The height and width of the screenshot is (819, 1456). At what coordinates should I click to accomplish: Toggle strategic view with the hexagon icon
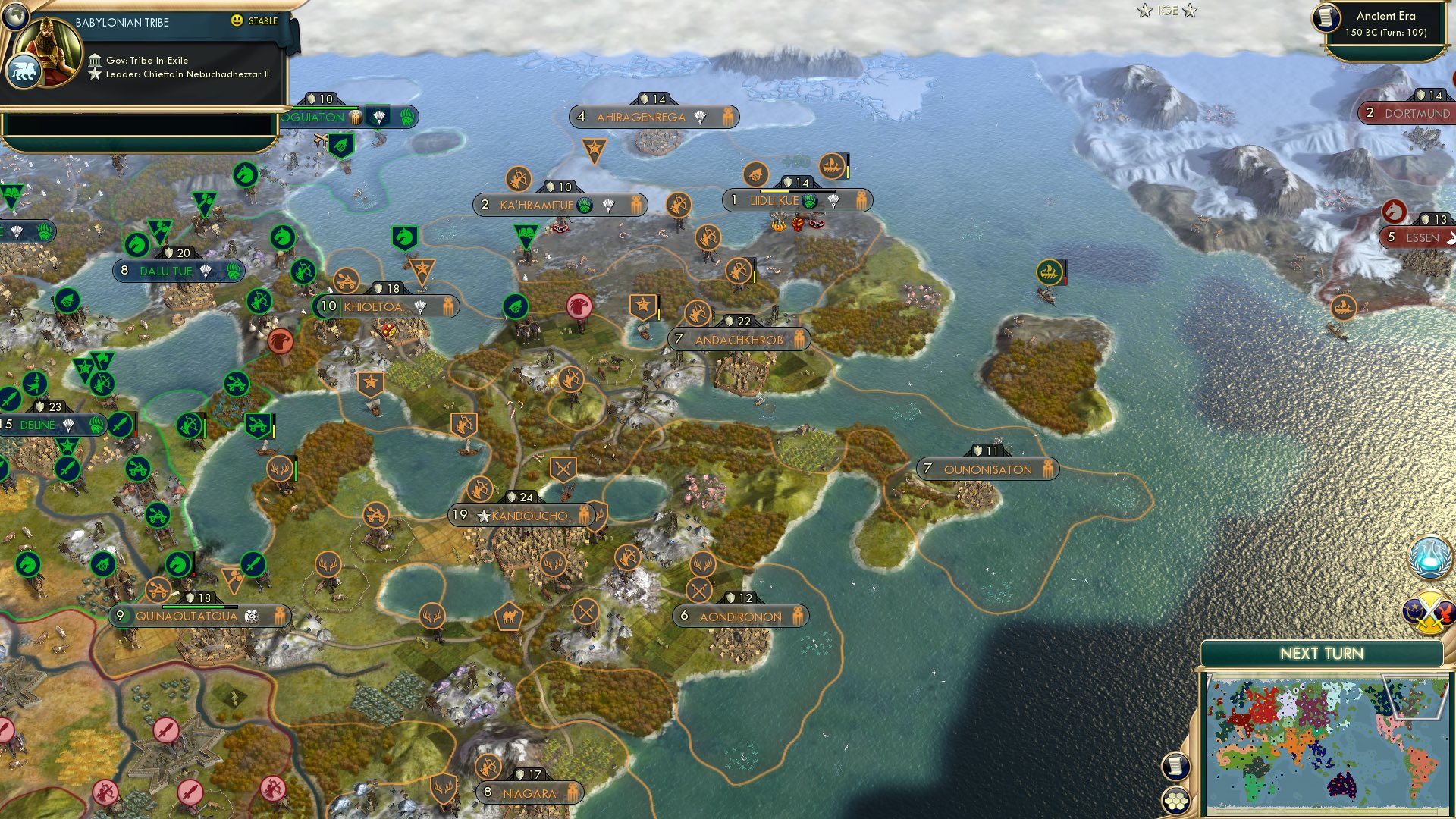coord(1175,802)
